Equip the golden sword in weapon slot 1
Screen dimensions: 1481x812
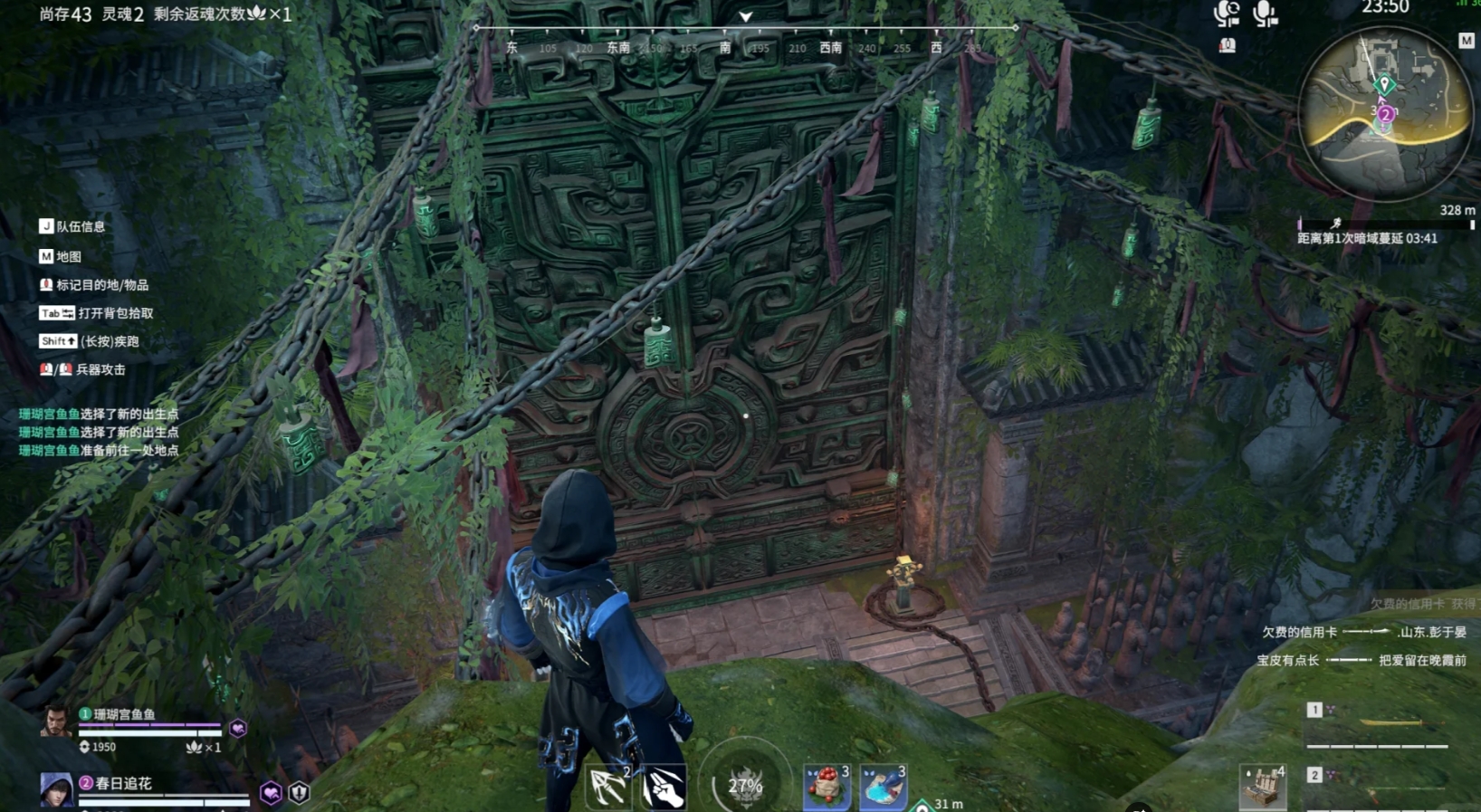(1390, 722)
